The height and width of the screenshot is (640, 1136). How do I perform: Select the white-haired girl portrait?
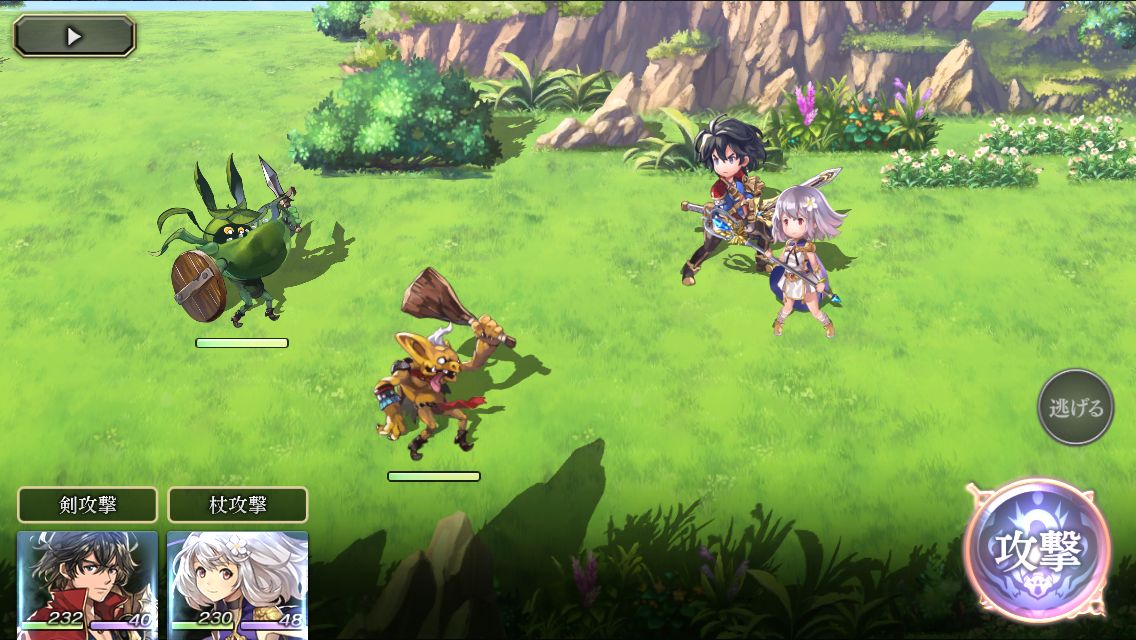pos(238,582)
